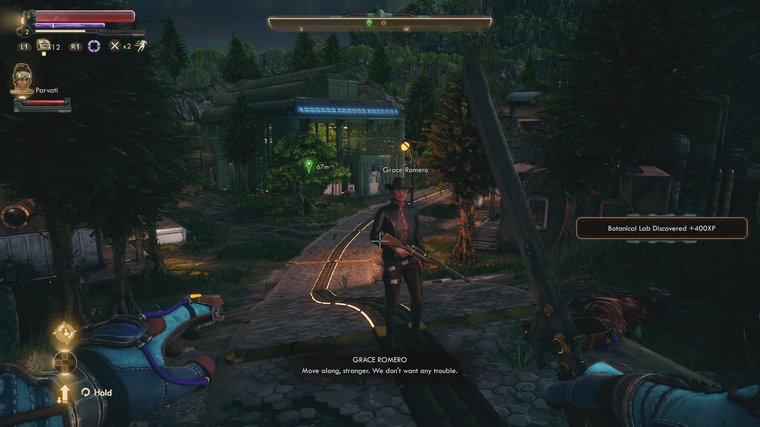Screen dimensions: 760x427
Task: Click the round d-pad selector icon
Action: 65,362
